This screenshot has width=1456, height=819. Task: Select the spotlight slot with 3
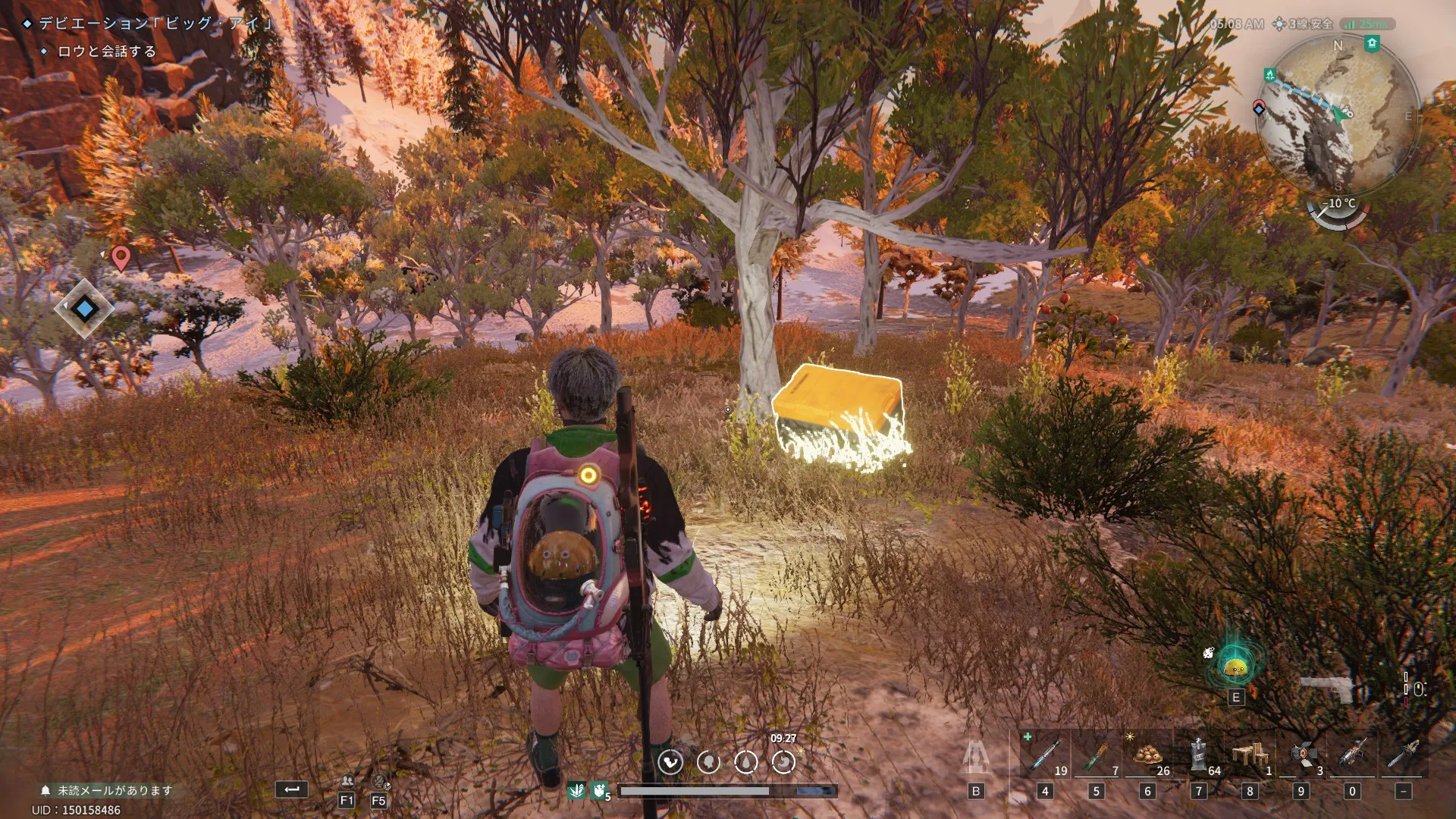[1301, 755]
